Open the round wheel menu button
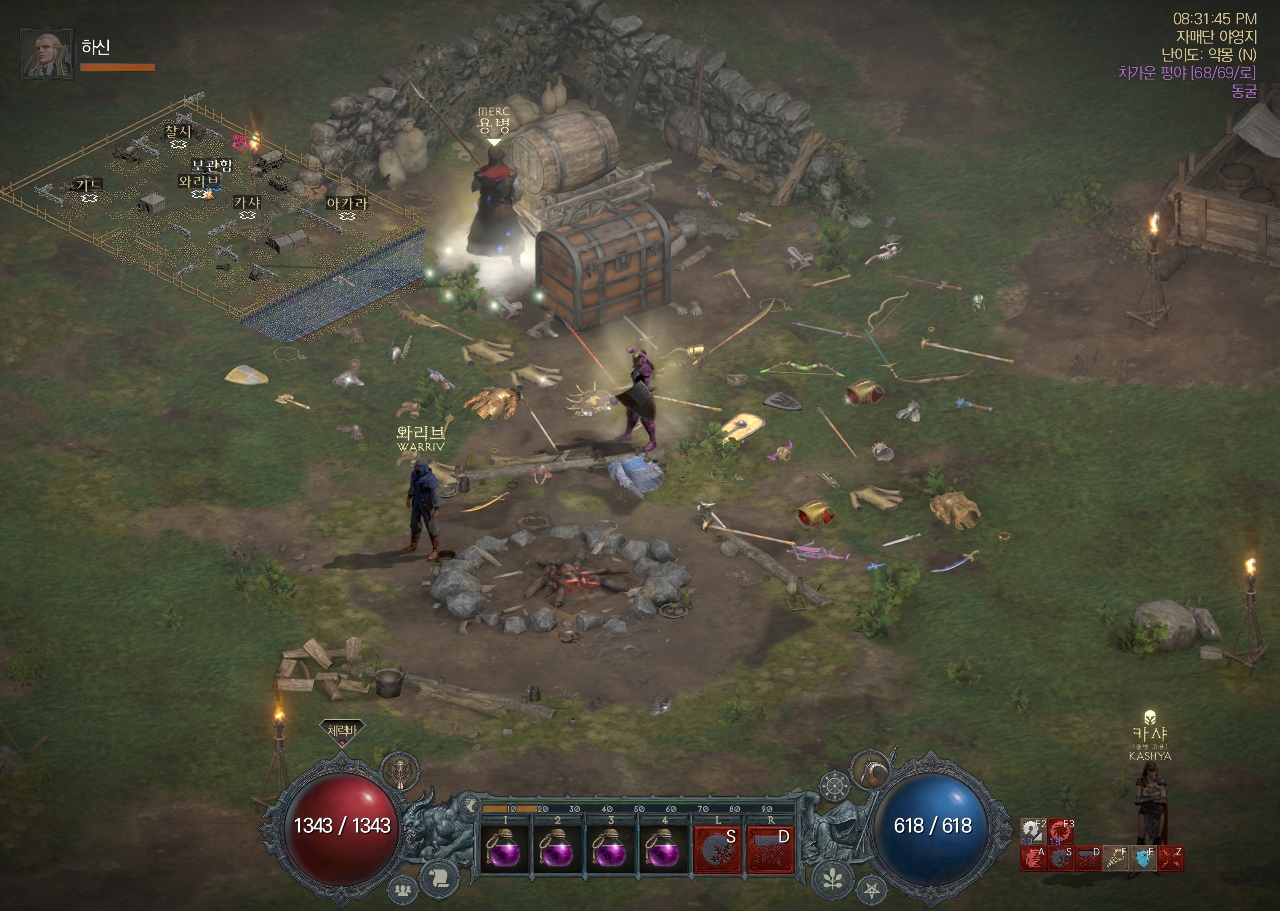 (x=833, y=786)
